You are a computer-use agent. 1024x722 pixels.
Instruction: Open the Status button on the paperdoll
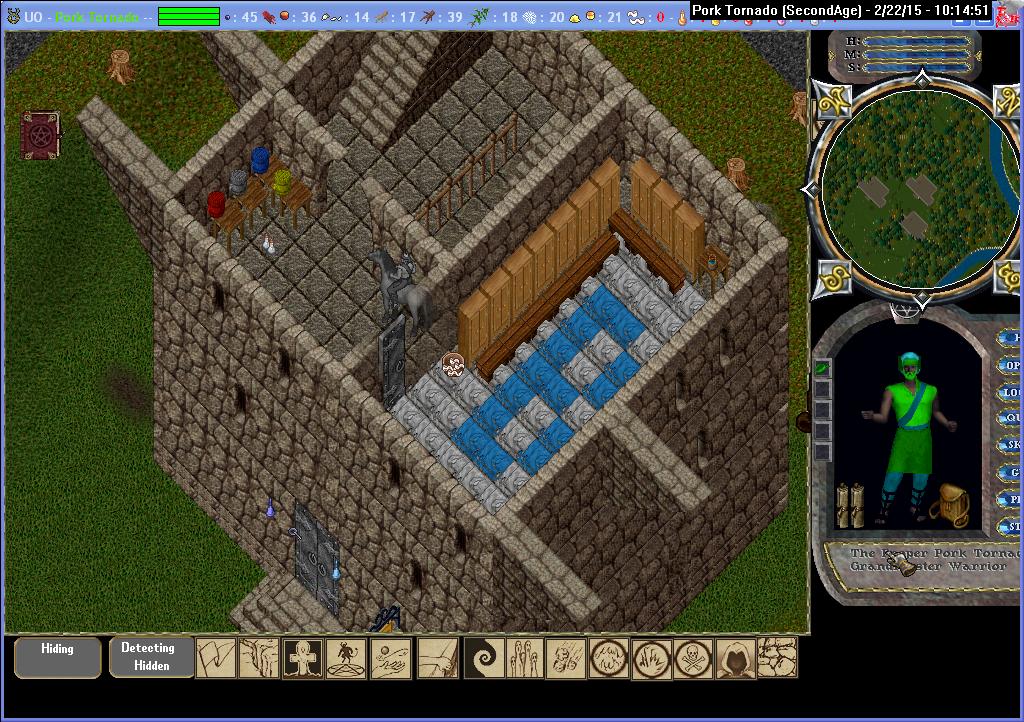[1011, 526]
